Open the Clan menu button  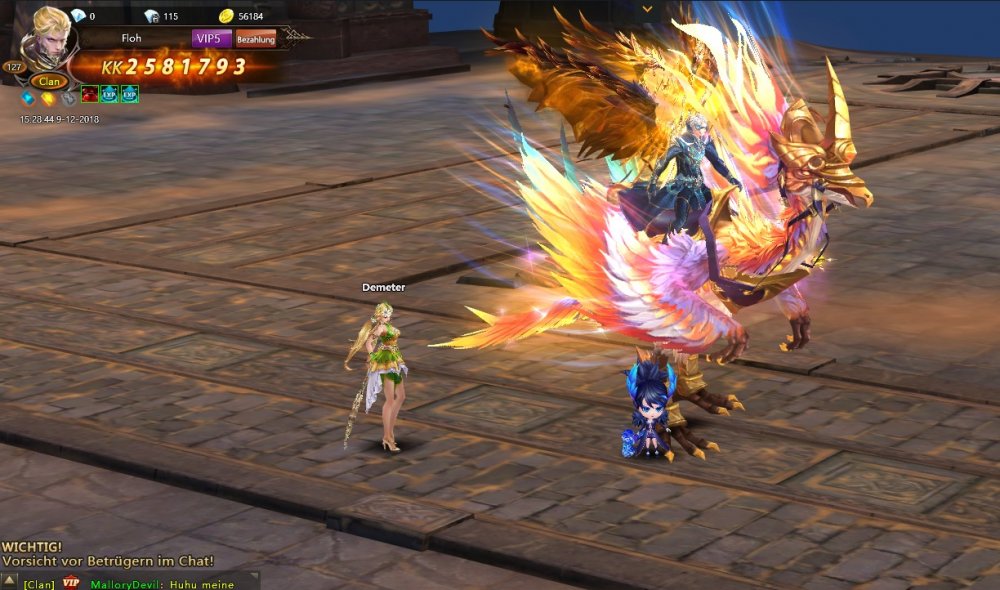[x=47, y=82]
